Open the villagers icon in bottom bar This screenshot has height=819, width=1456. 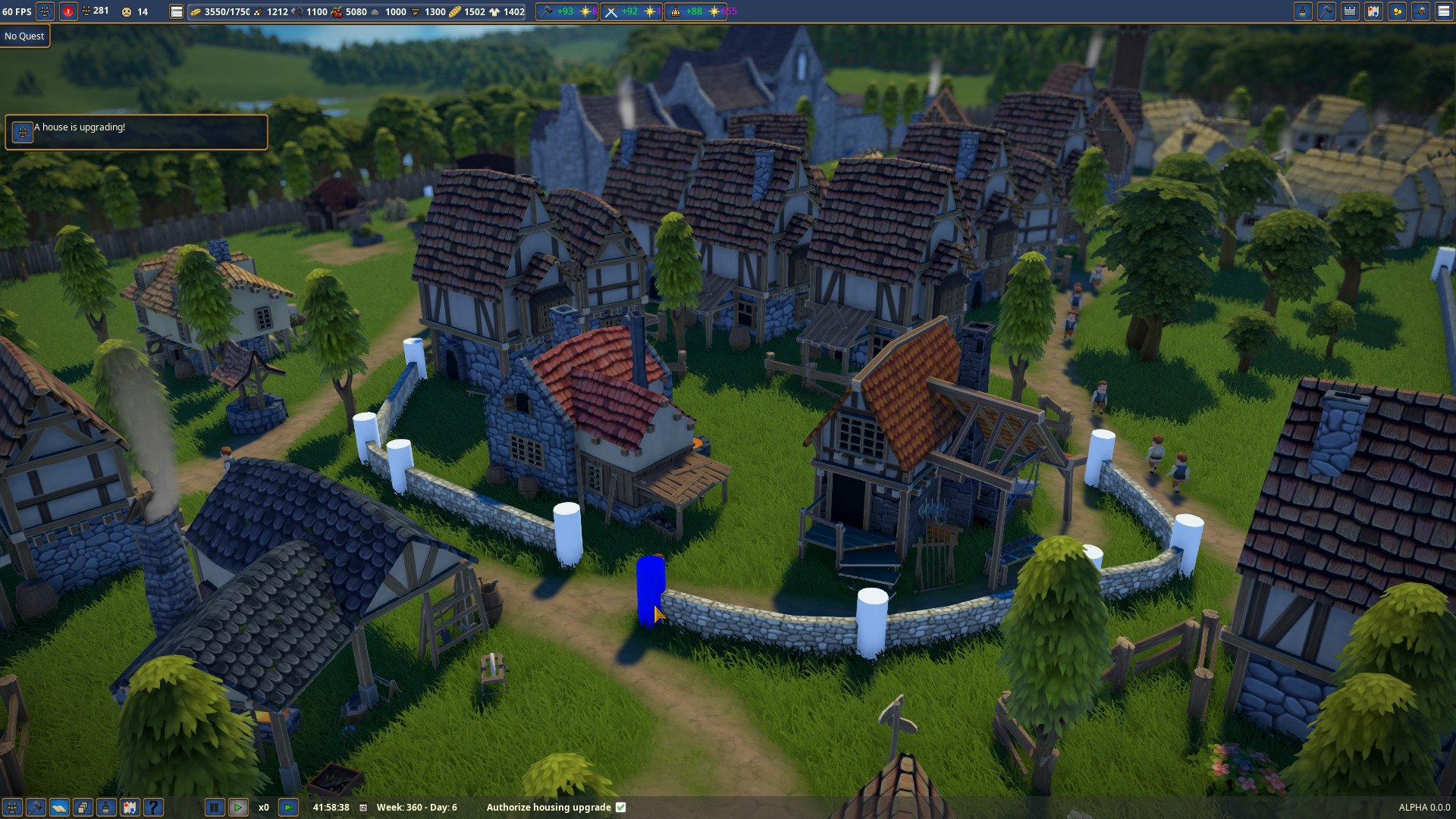point(12,807)
